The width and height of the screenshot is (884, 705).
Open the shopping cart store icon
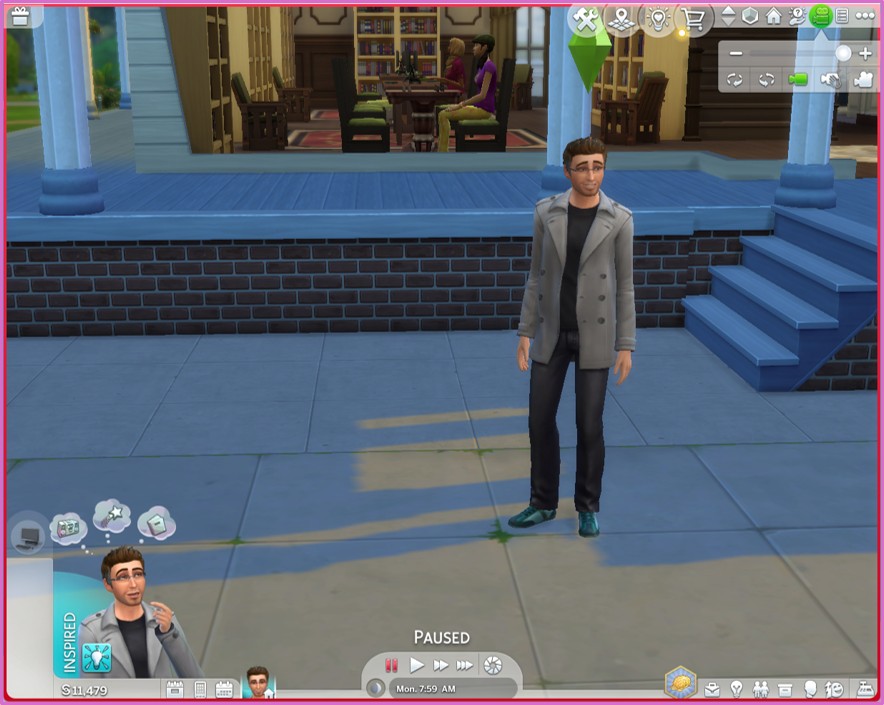click(691, 18)
